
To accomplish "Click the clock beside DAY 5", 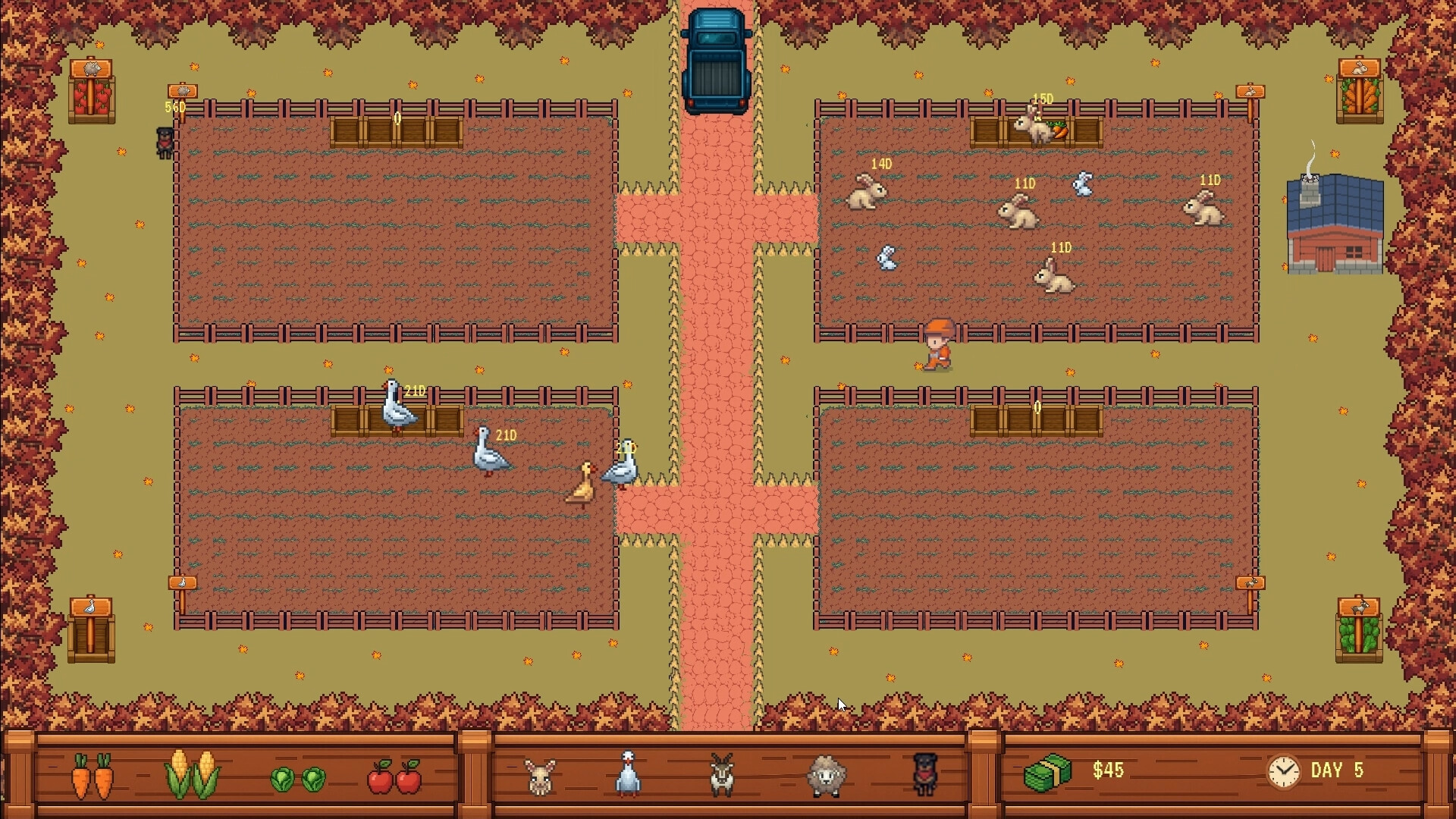I will coord(1281,770).
